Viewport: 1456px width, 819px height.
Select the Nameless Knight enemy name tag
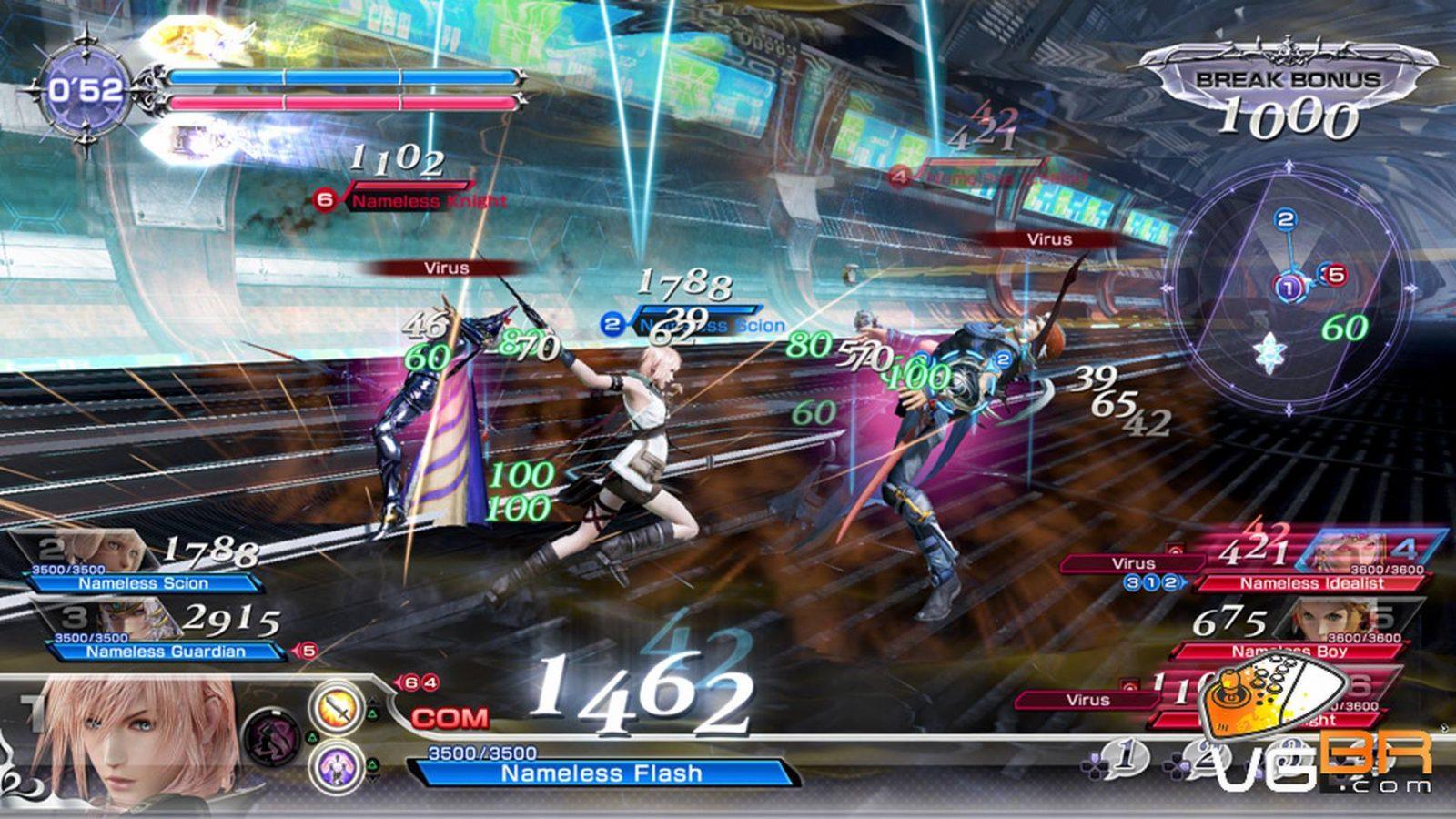click(428, 200)
